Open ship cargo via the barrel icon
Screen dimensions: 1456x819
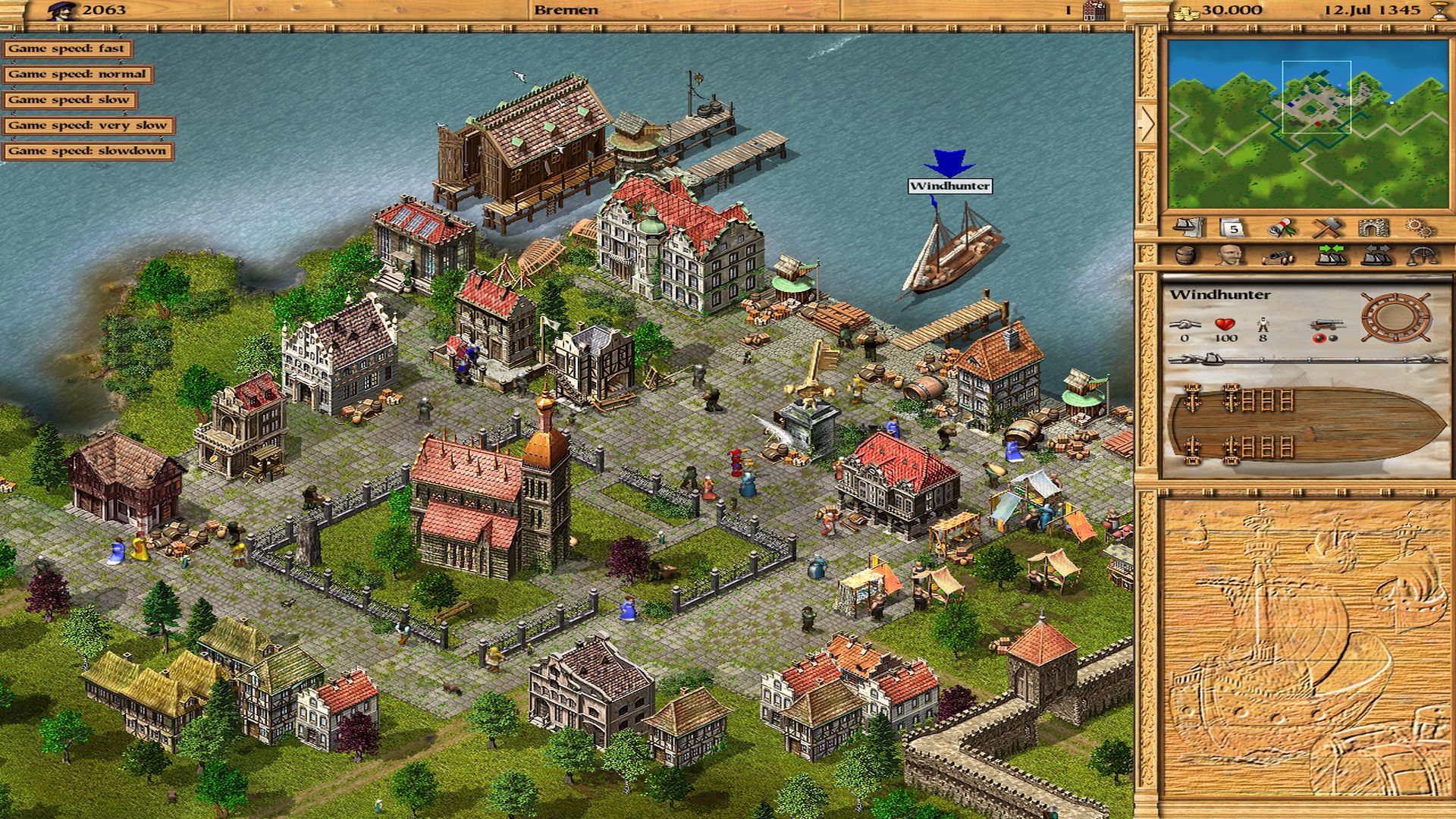[1185, 256]
